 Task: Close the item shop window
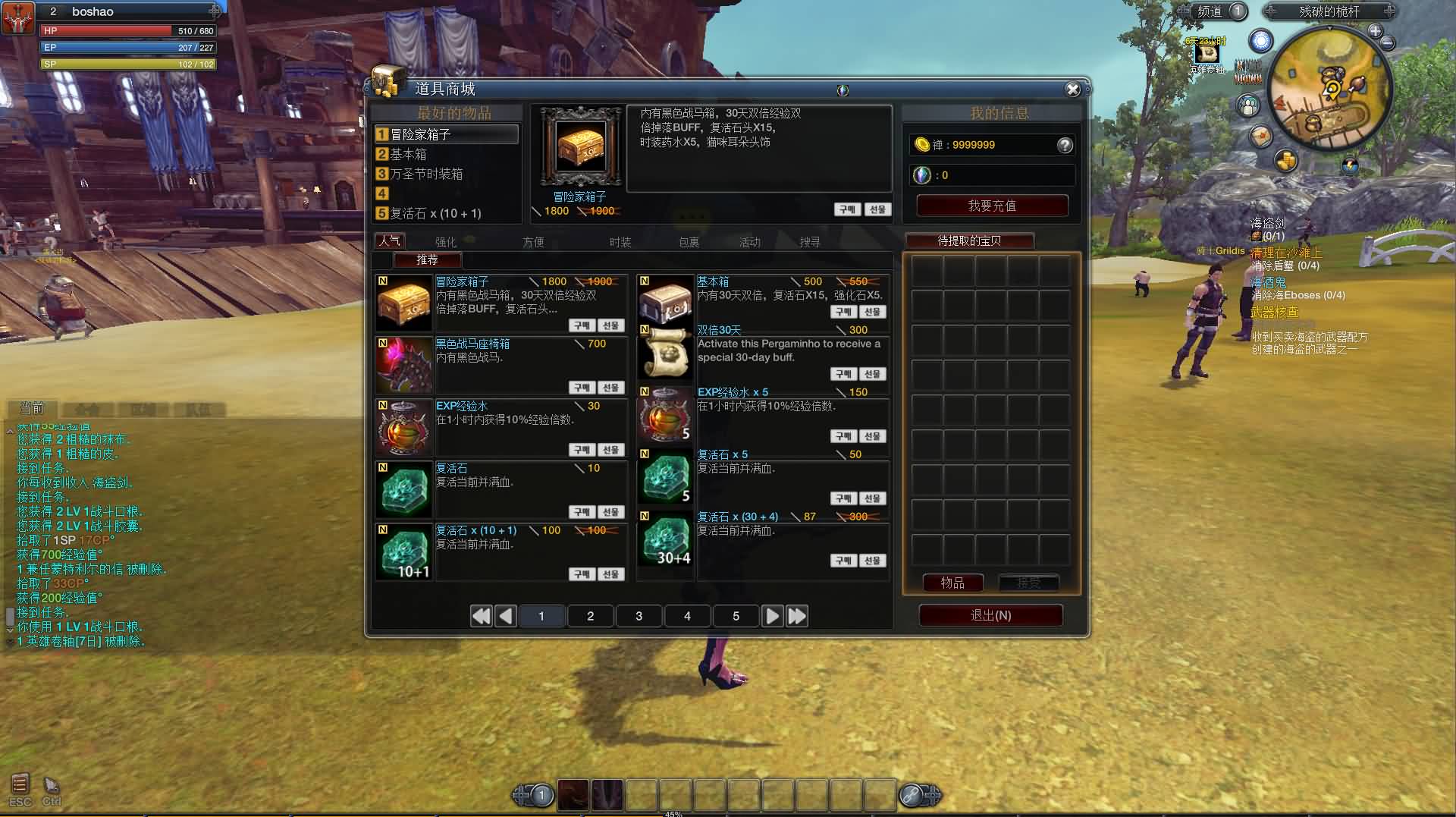click(1072, 90)
